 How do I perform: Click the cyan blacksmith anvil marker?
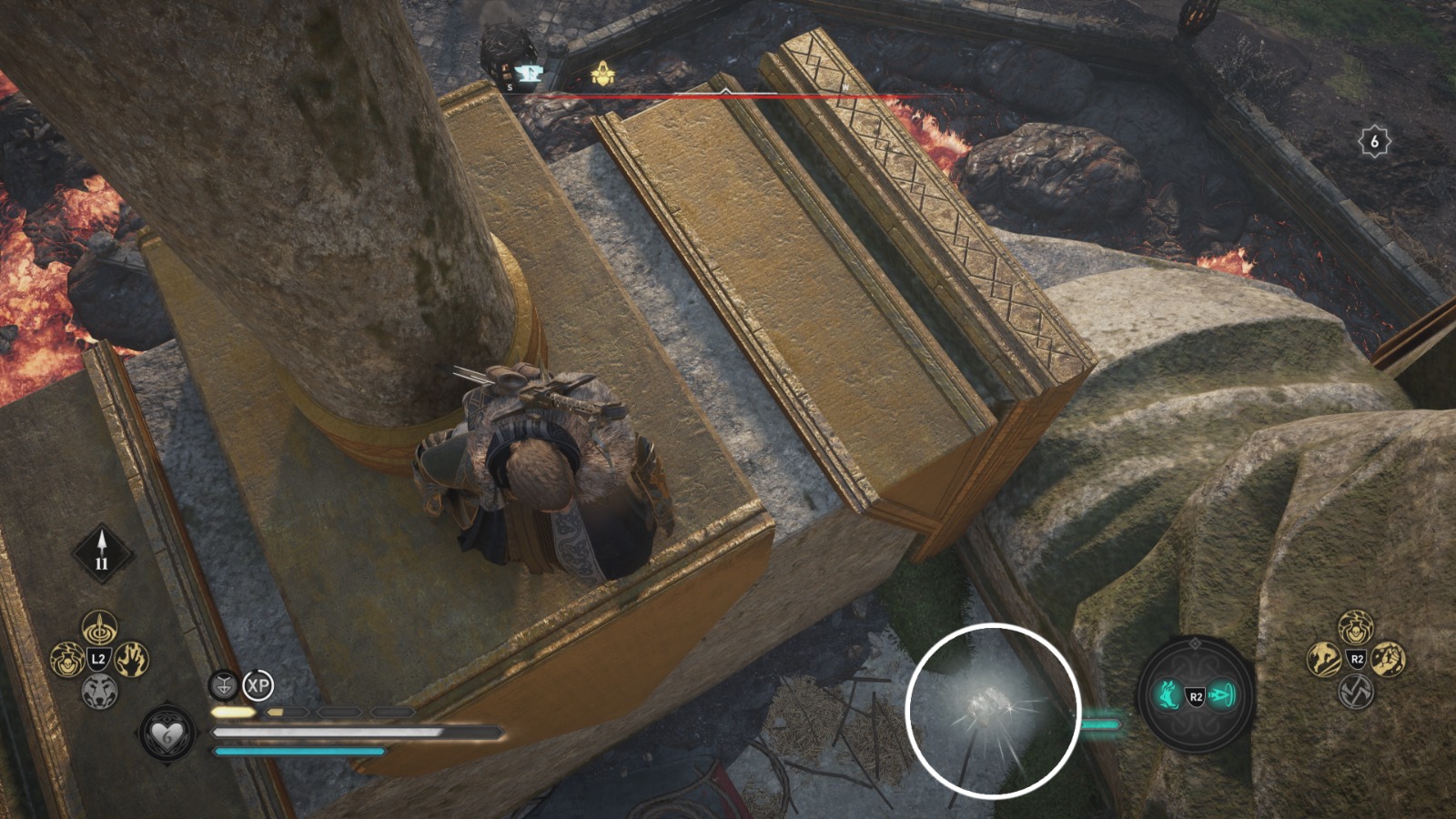(529, 74)
